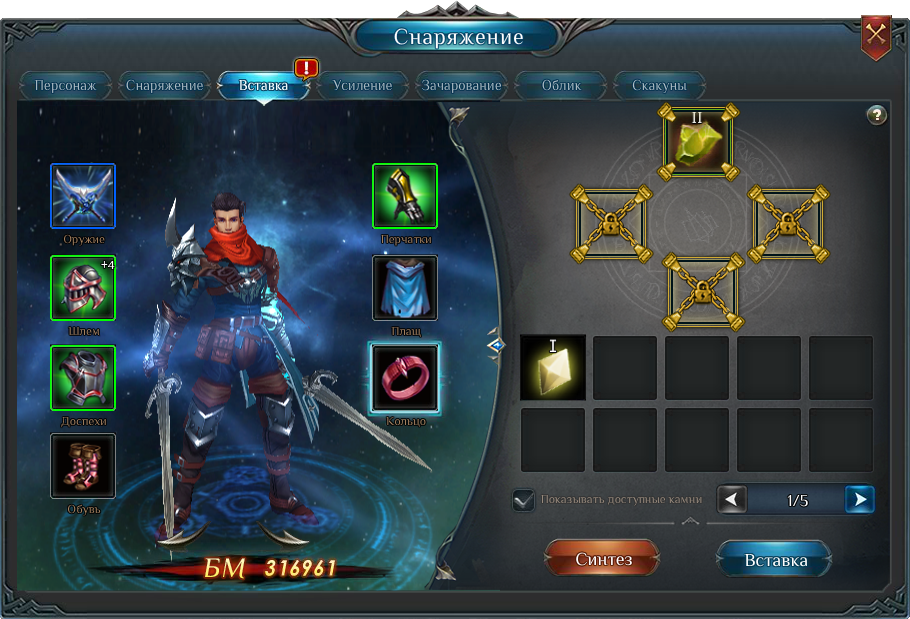Select the Доспехи armor slot
The height and width of the screenshot is (619, 910).
click(83, 378)
